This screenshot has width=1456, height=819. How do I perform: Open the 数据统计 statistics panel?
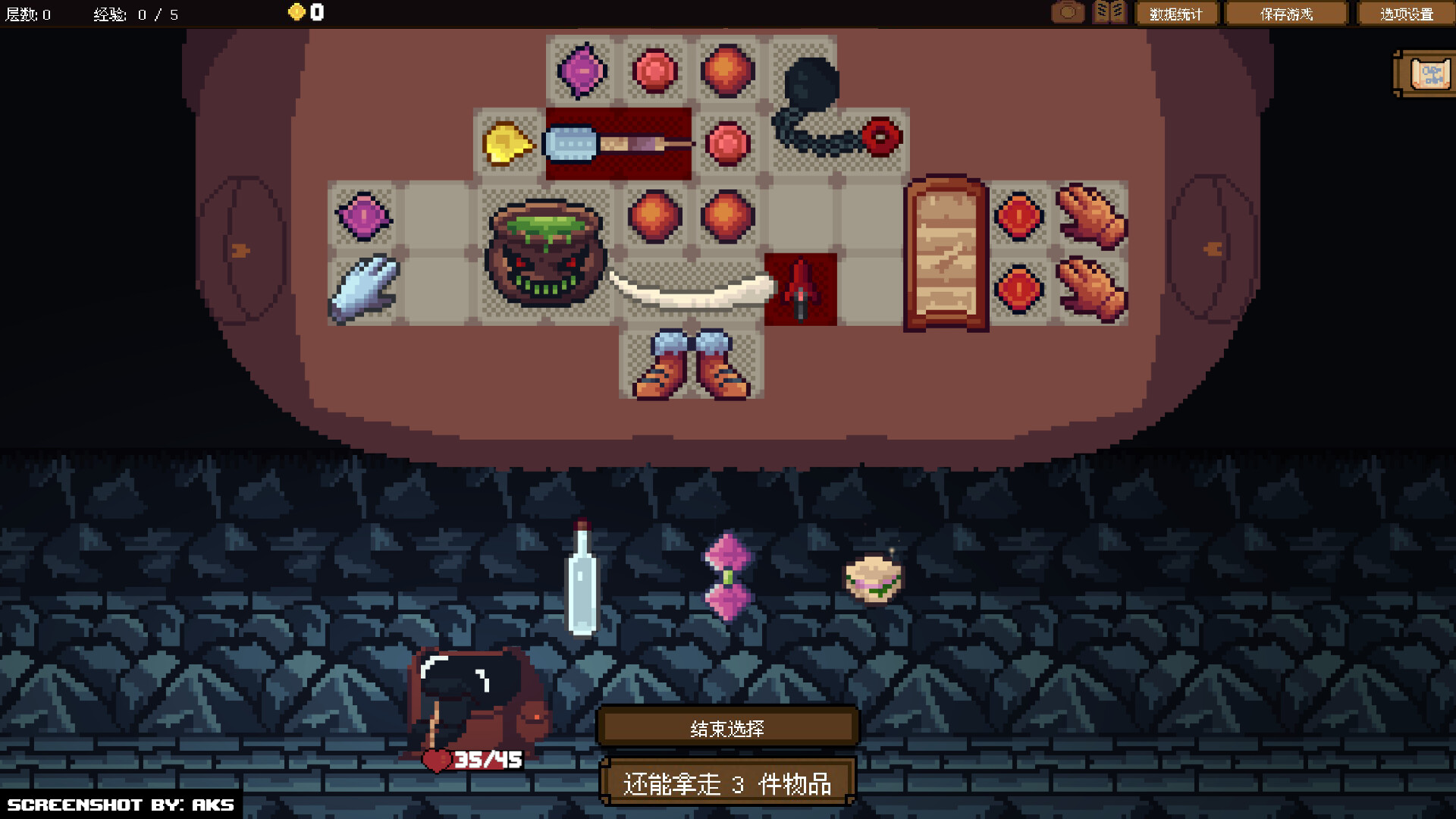click(1177, 13)
